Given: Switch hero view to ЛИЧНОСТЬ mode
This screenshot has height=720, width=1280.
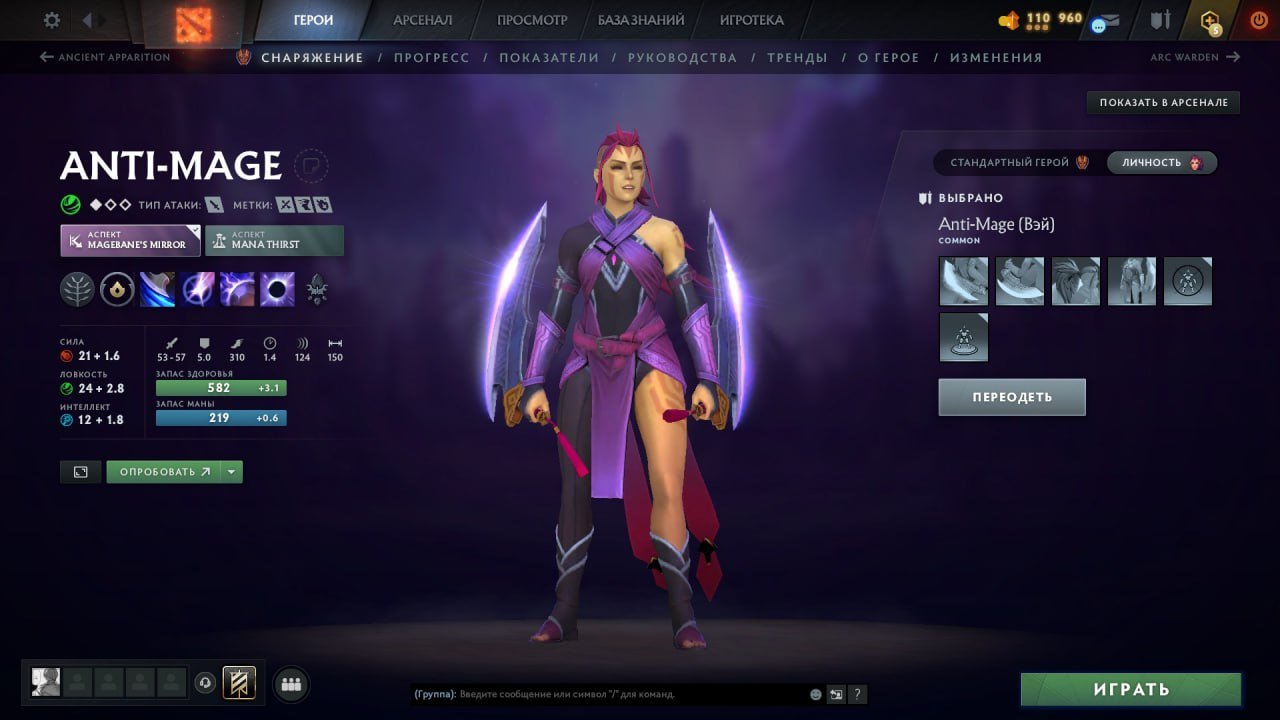Looking at the screenshot, I should point(1162,162).
